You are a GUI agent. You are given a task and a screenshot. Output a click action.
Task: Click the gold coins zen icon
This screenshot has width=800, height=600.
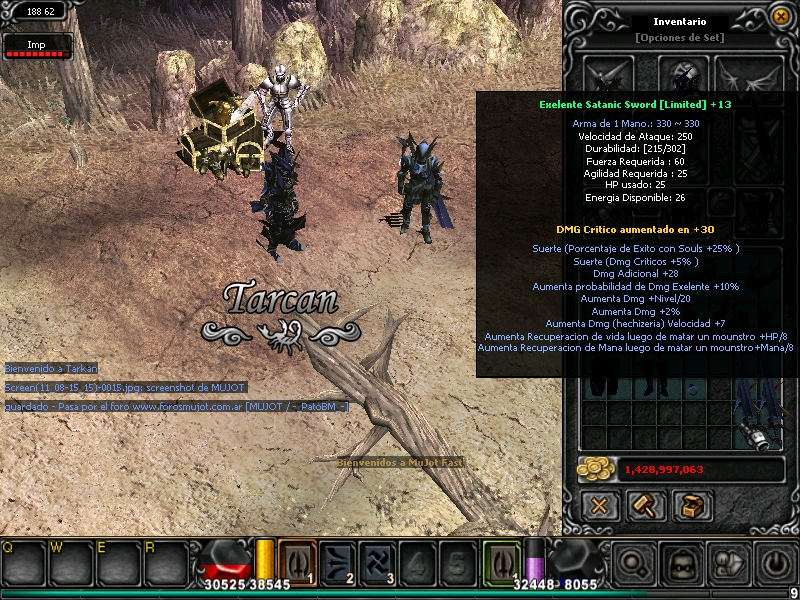click(596, 469)
